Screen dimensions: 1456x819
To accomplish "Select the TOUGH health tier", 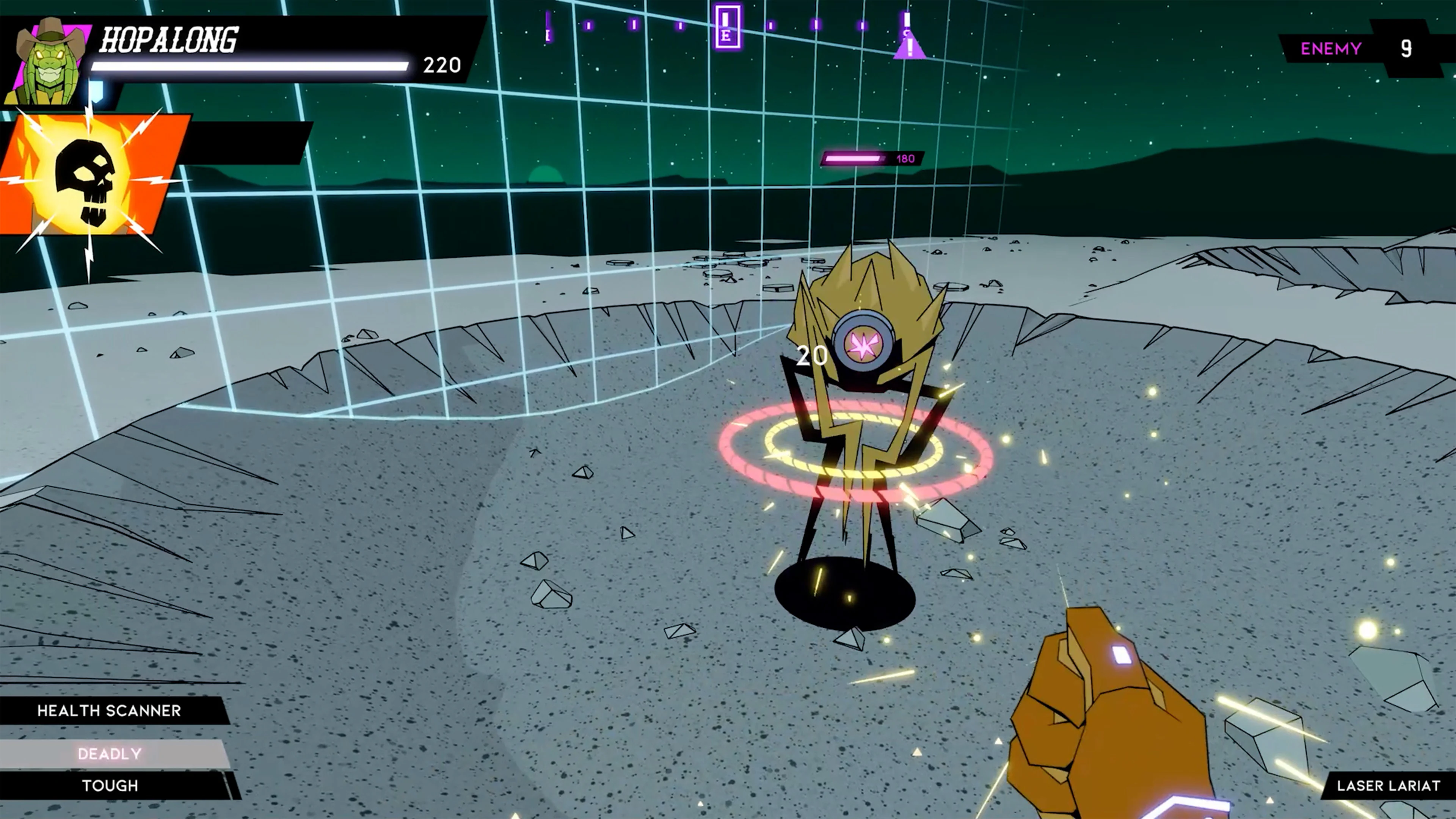I will point(110,786).
